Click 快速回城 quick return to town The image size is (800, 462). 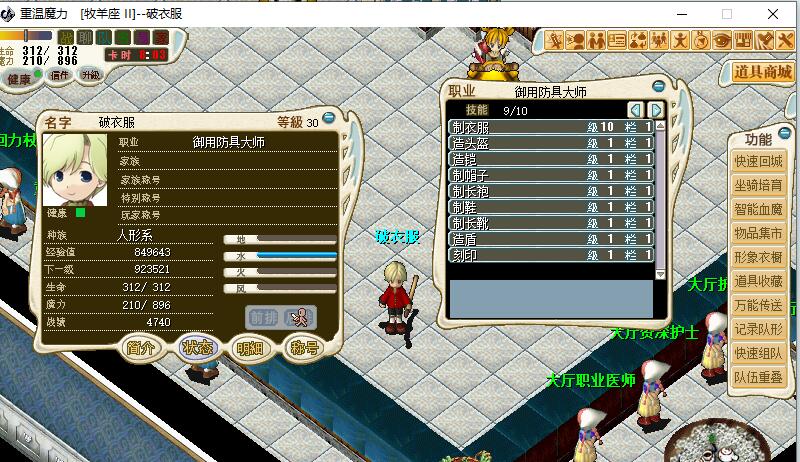click(x=760, y=162)
